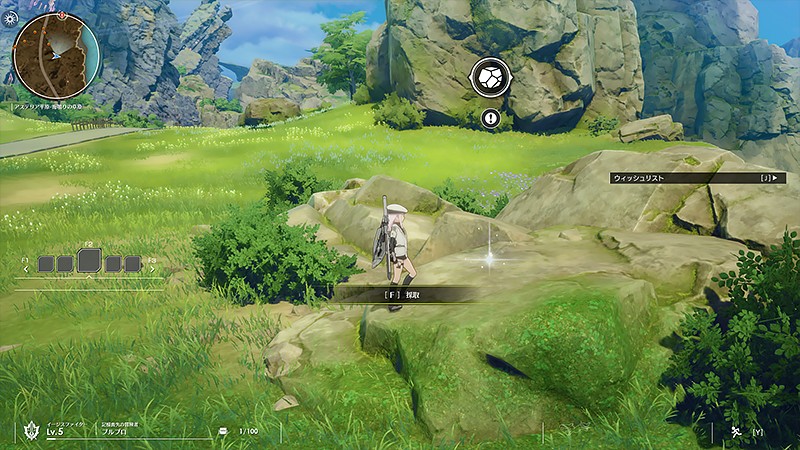Image resolution: width=800 pixels, height=450 pixels.
Task: Cycle hotbar left with the arrow
Action: click(23, 268)
